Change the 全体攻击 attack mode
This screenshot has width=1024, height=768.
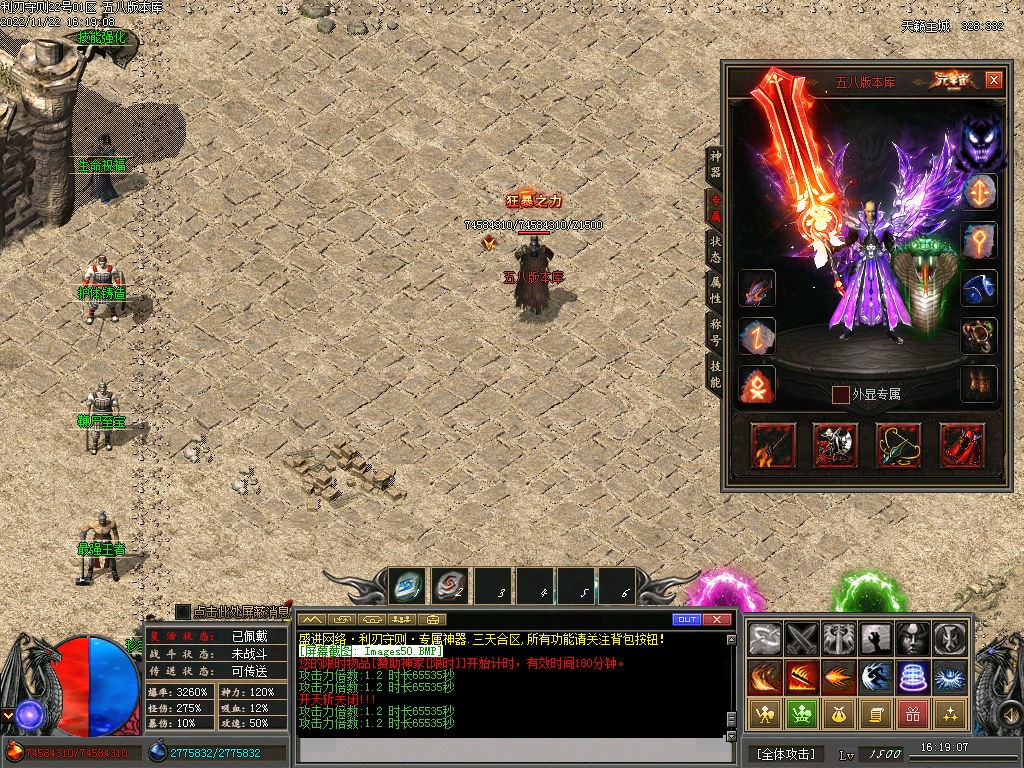pyautogui.click(x=787, y=753)
